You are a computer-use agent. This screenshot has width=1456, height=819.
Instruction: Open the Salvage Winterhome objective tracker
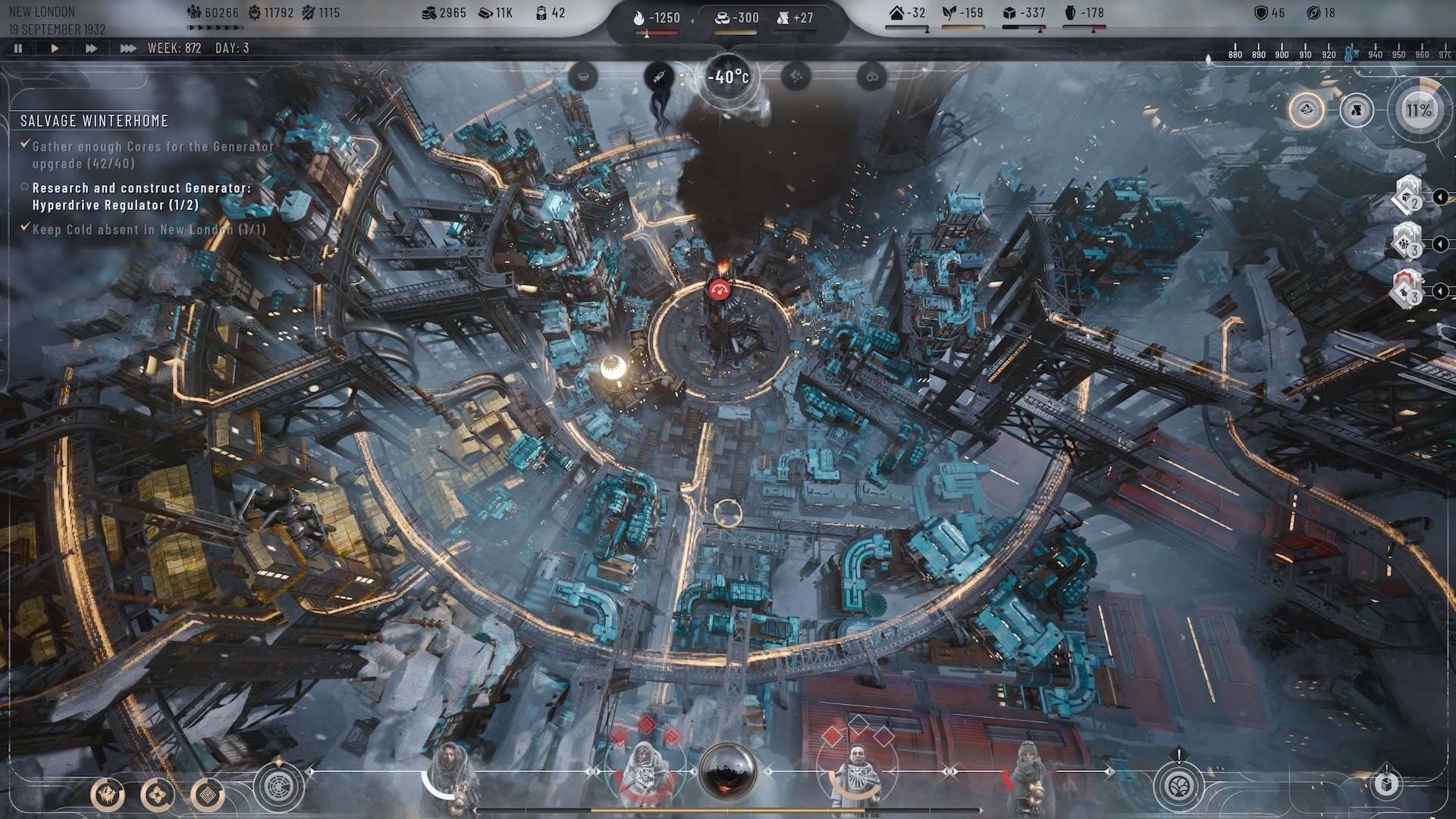(x=94, y=121)
